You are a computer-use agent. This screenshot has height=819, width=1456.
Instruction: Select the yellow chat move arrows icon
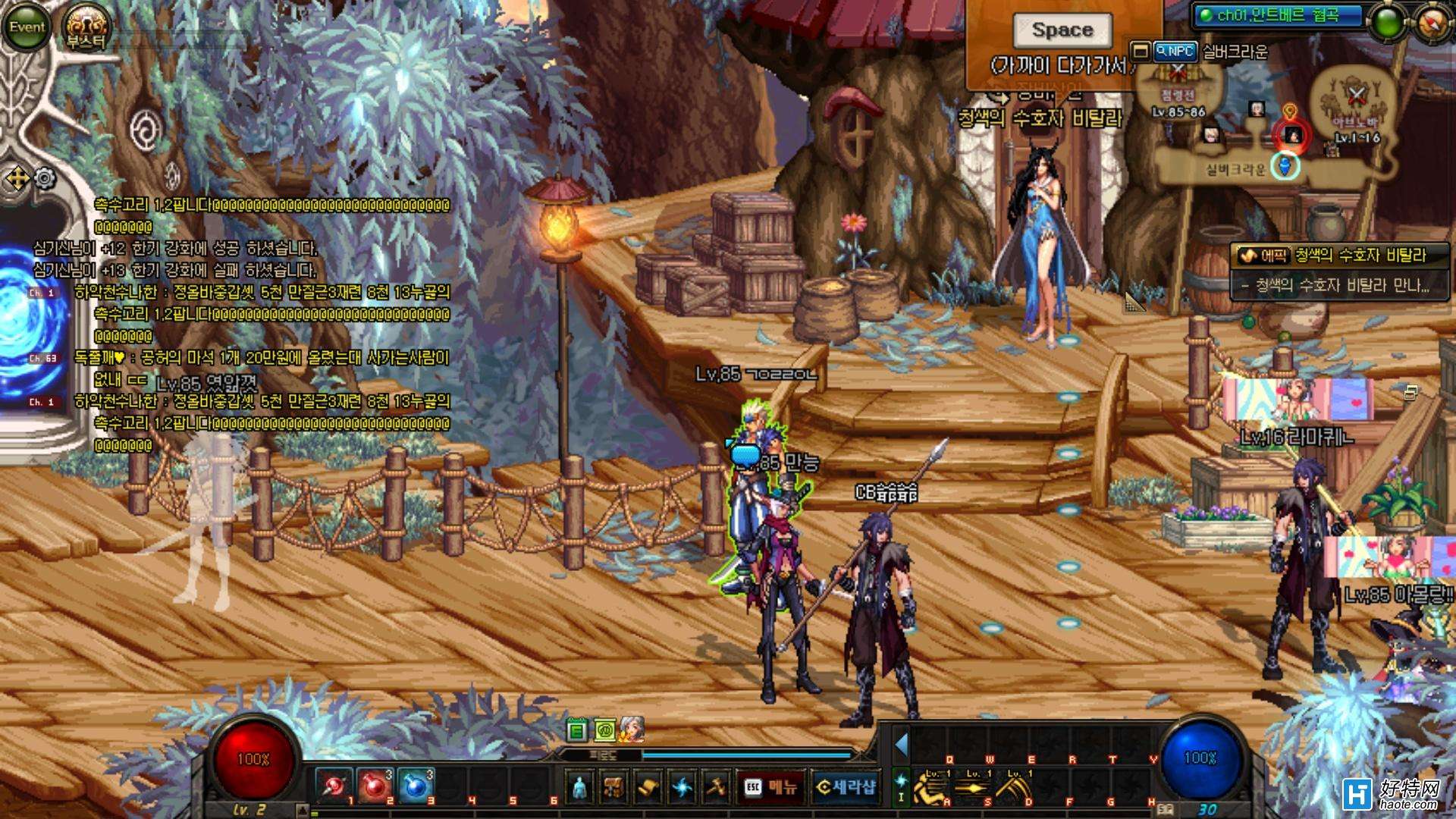(17, 180)
